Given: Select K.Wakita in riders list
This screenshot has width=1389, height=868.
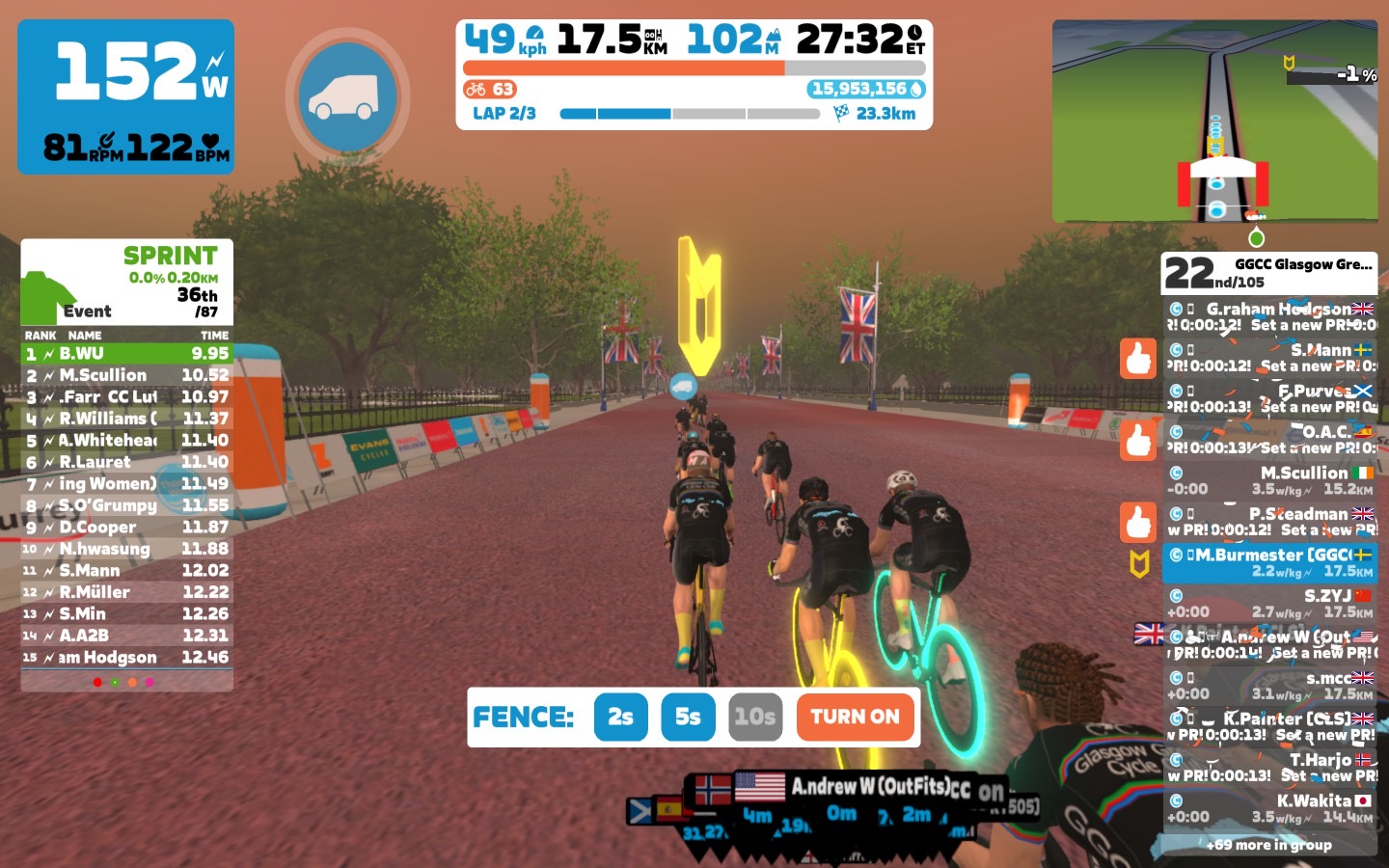Looking at the screenshot, I should coord(1269,808).
